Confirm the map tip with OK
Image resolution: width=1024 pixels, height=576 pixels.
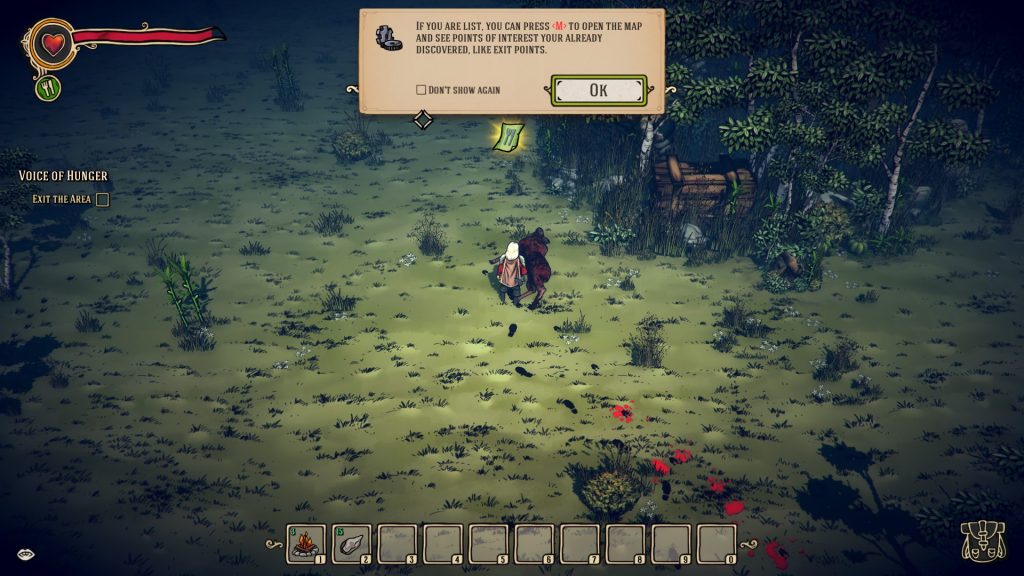[x=598, y=90]
